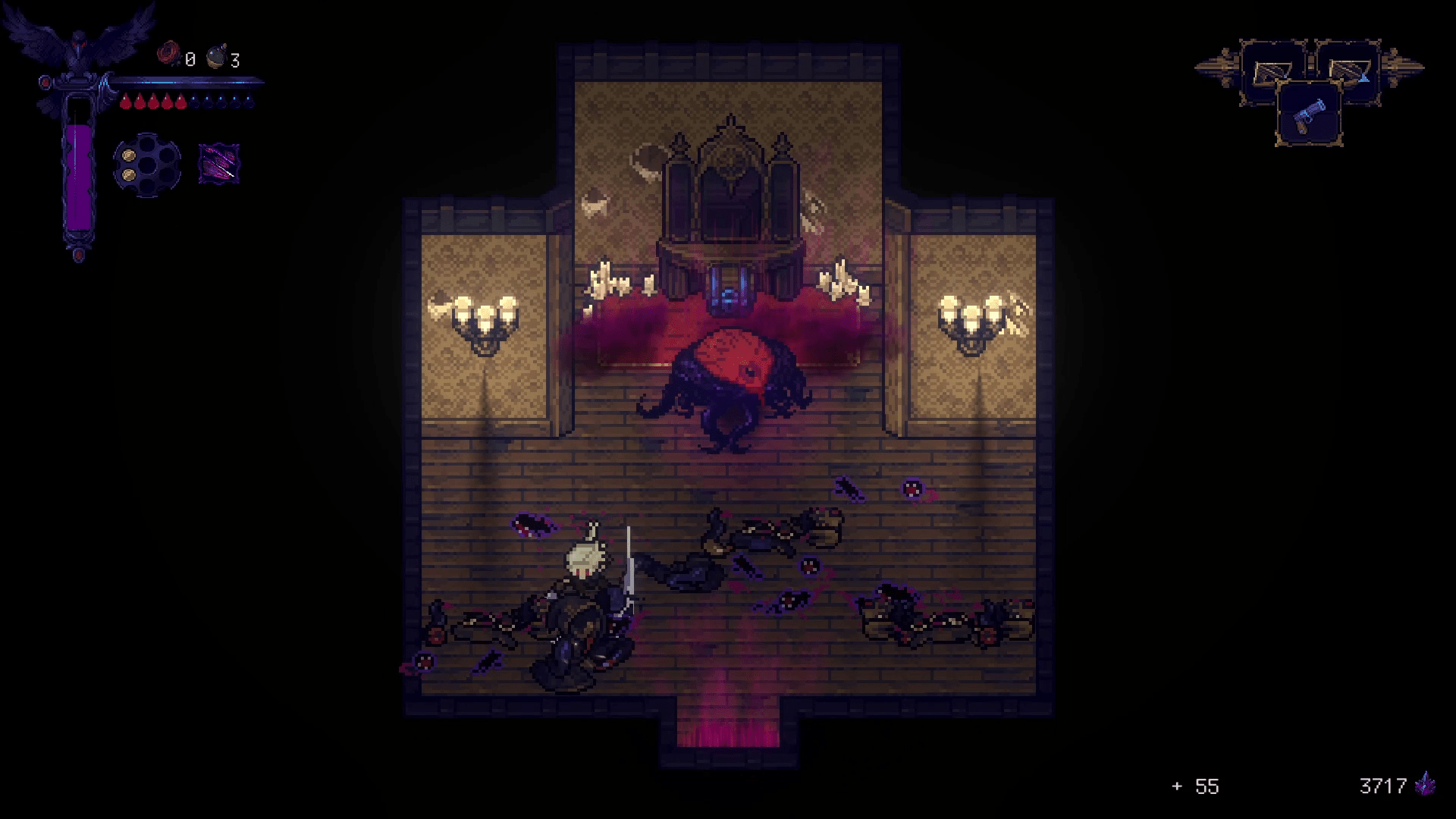
Task: Select the blue pistol weapon slot
Action: [1309, 115]
